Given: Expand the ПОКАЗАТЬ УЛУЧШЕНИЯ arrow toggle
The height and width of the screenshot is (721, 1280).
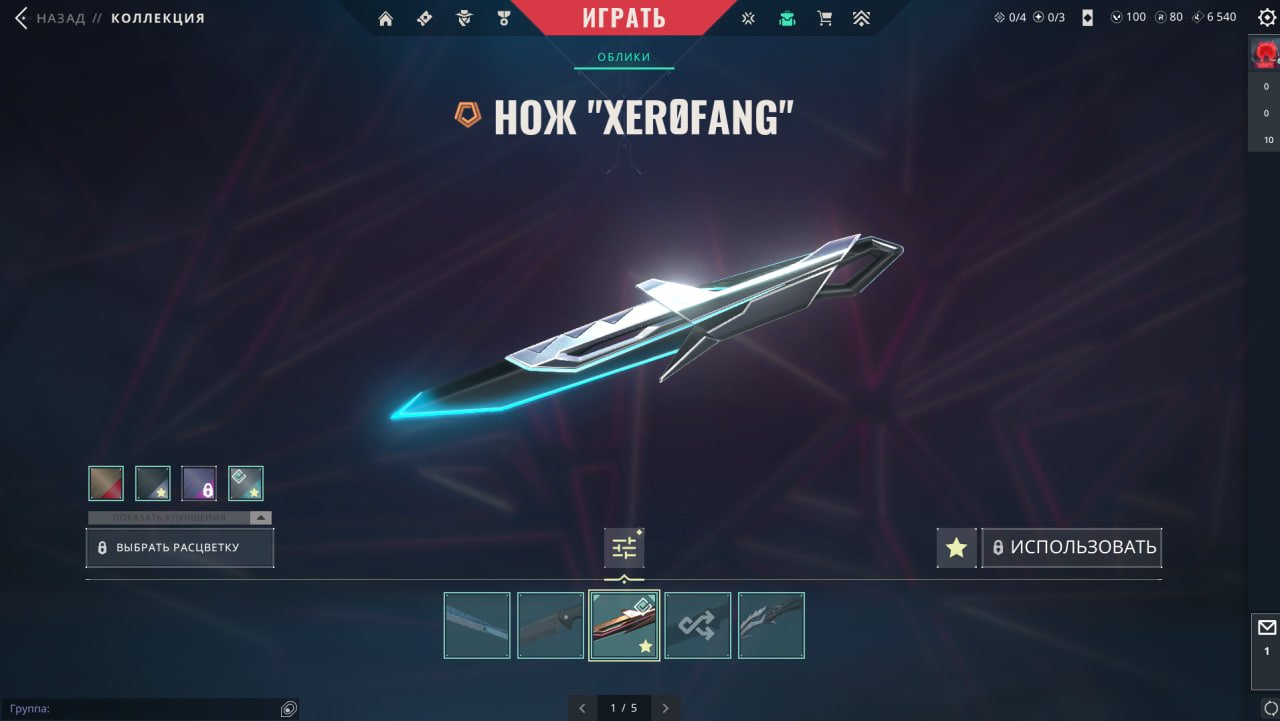Looking at the screenshot, I should click(x=260, y=518).
